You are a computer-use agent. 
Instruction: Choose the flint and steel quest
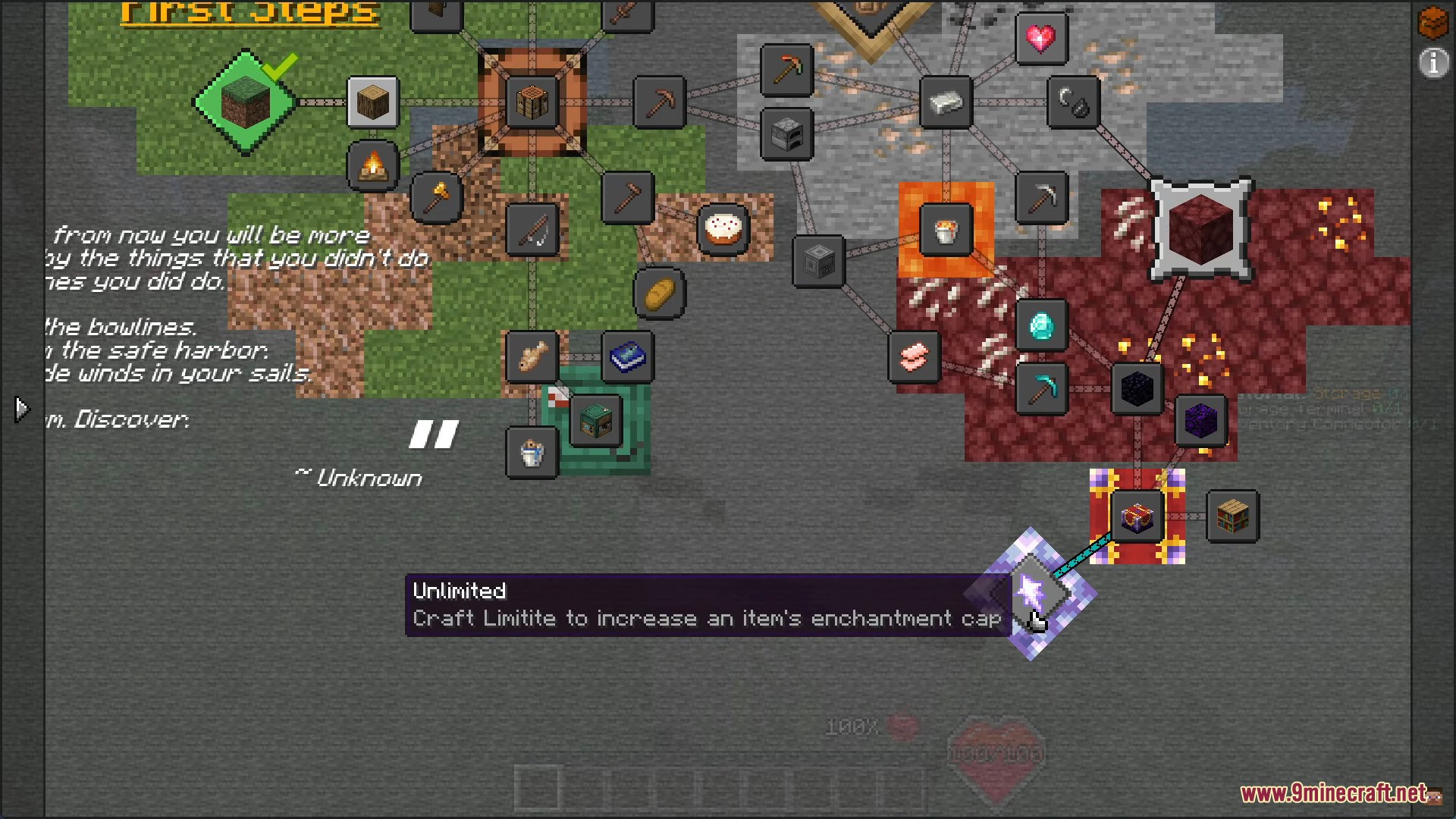click(x=1073, y=102)
